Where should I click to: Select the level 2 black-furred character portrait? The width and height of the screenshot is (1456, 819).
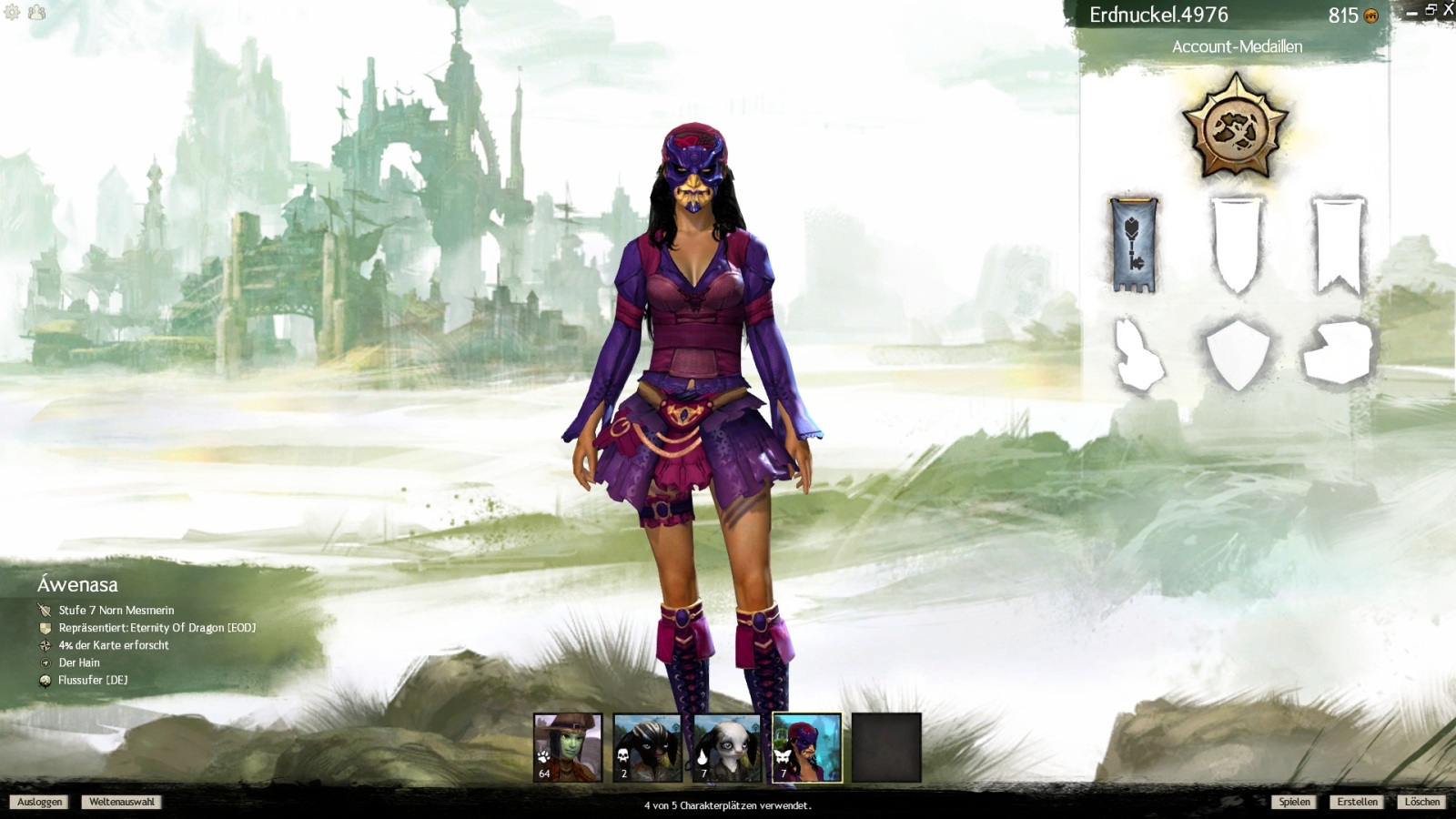click(647, 747)
